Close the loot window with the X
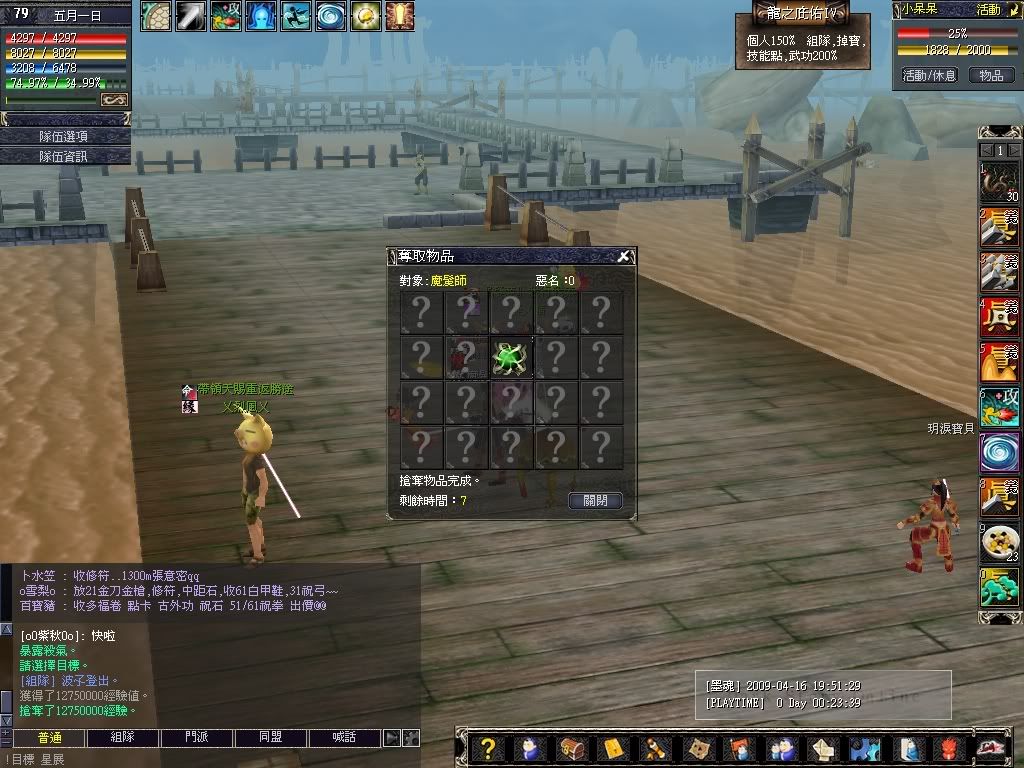Viewport: 1024px width, 768px height. click(x=624, y=257)
